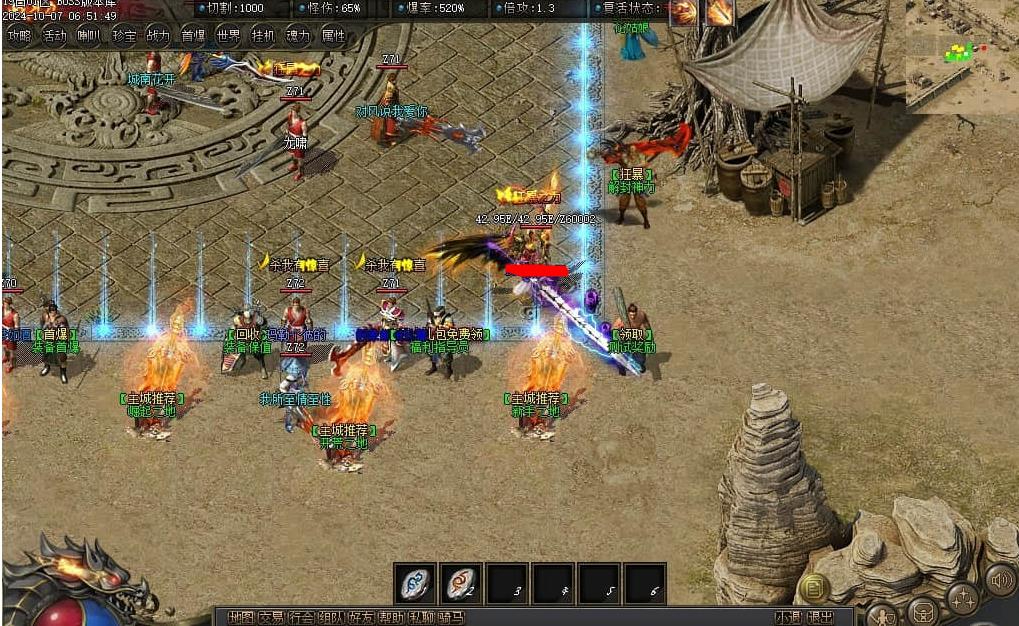This screenshot has width=1019, height=626.
Task: Click the 退出 exit button
Action: 820,617
